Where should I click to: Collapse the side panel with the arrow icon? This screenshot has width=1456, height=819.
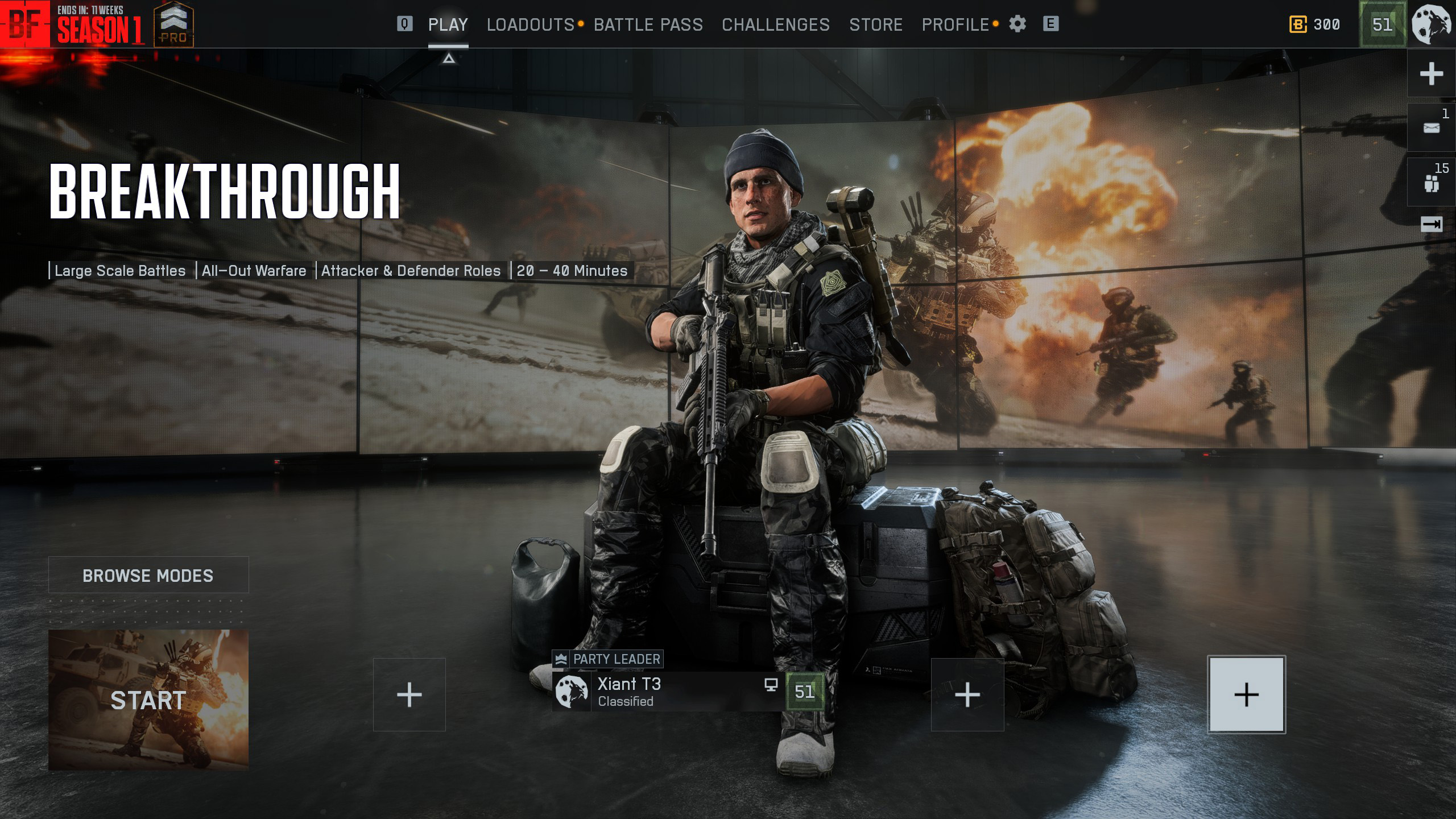tap(1431, 225)
